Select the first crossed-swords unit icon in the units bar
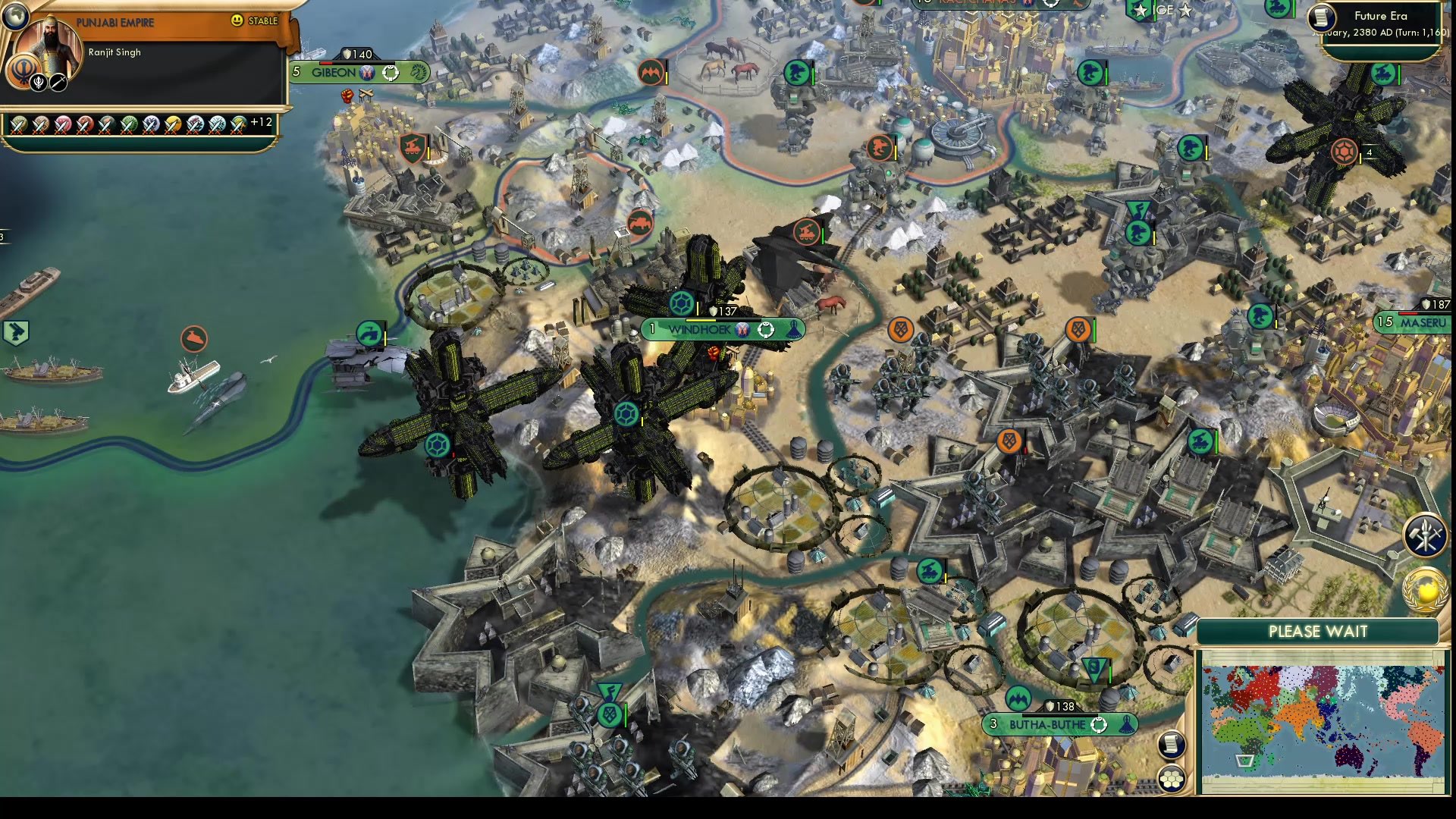 coord(17,126)
